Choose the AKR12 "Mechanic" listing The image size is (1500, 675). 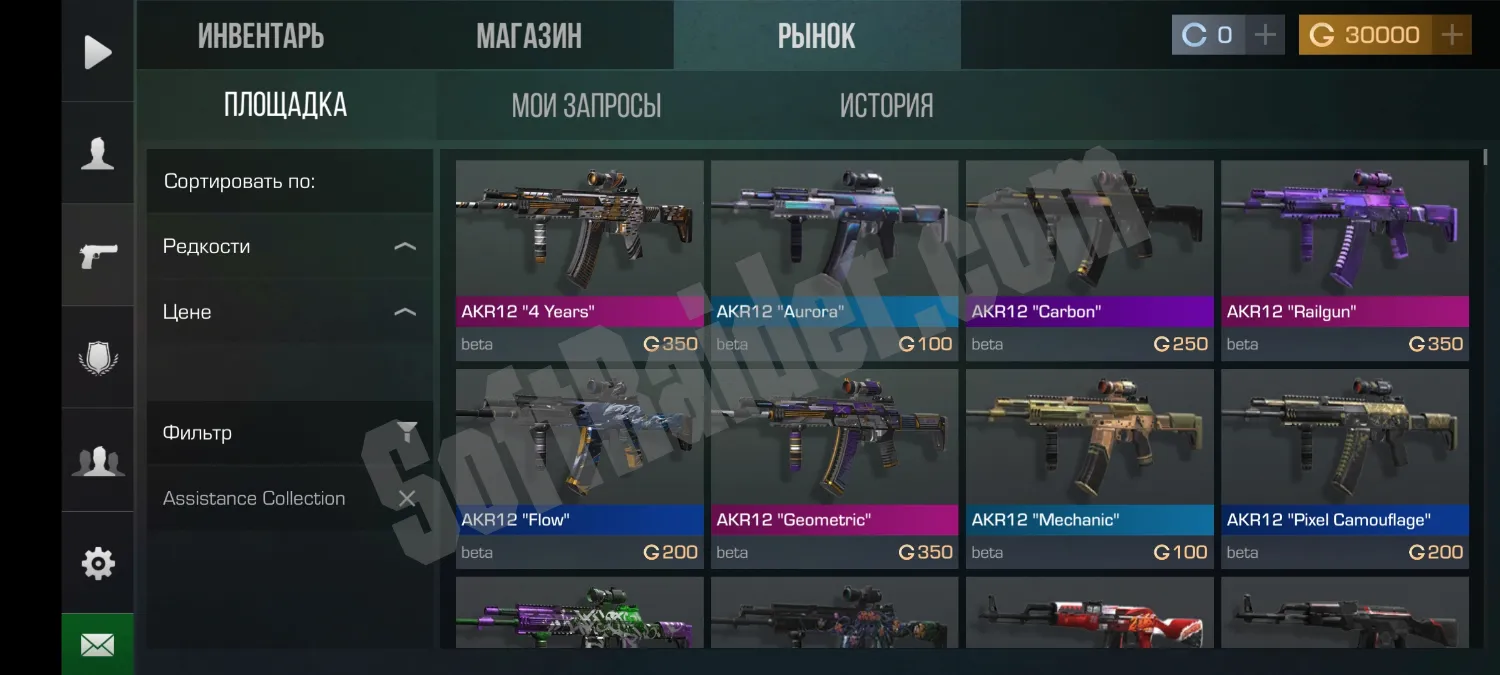coord(1089,468)
